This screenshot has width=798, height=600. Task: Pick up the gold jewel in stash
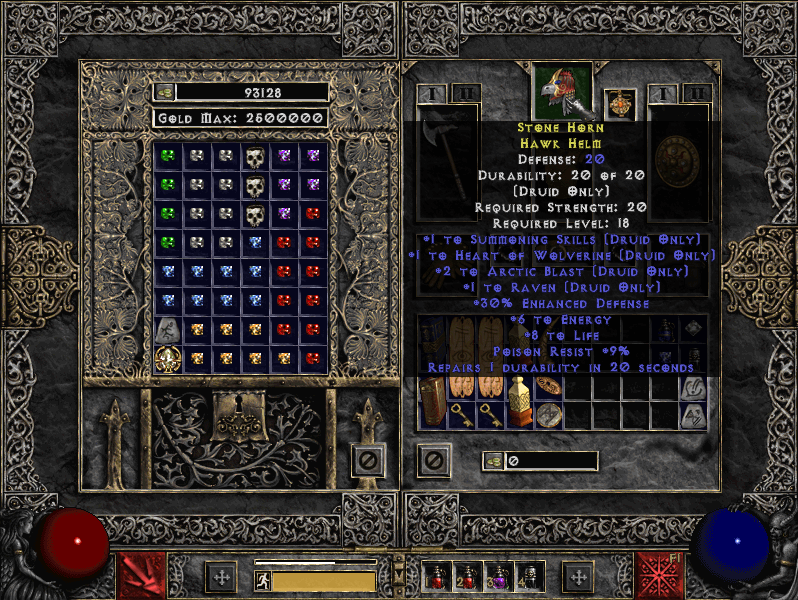coord(167,359)
